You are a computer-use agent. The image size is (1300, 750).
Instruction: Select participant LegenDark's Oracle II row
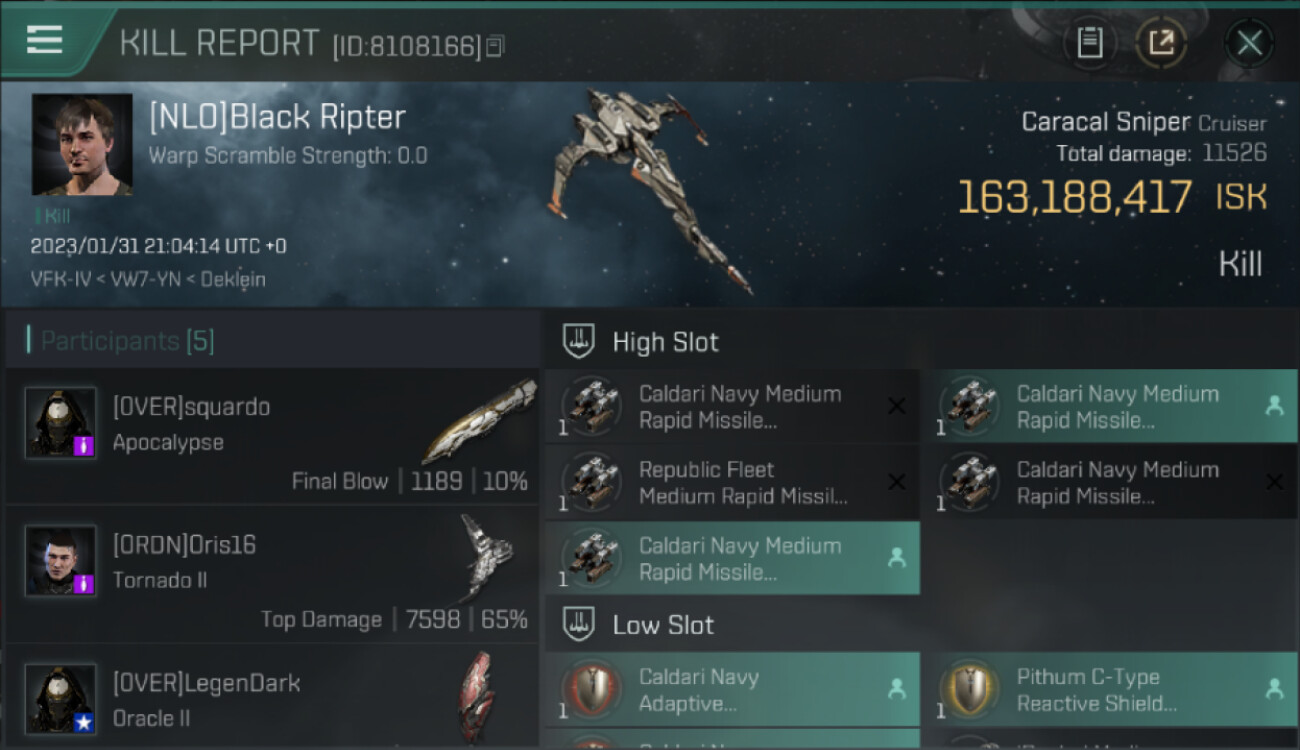[272, 698]
